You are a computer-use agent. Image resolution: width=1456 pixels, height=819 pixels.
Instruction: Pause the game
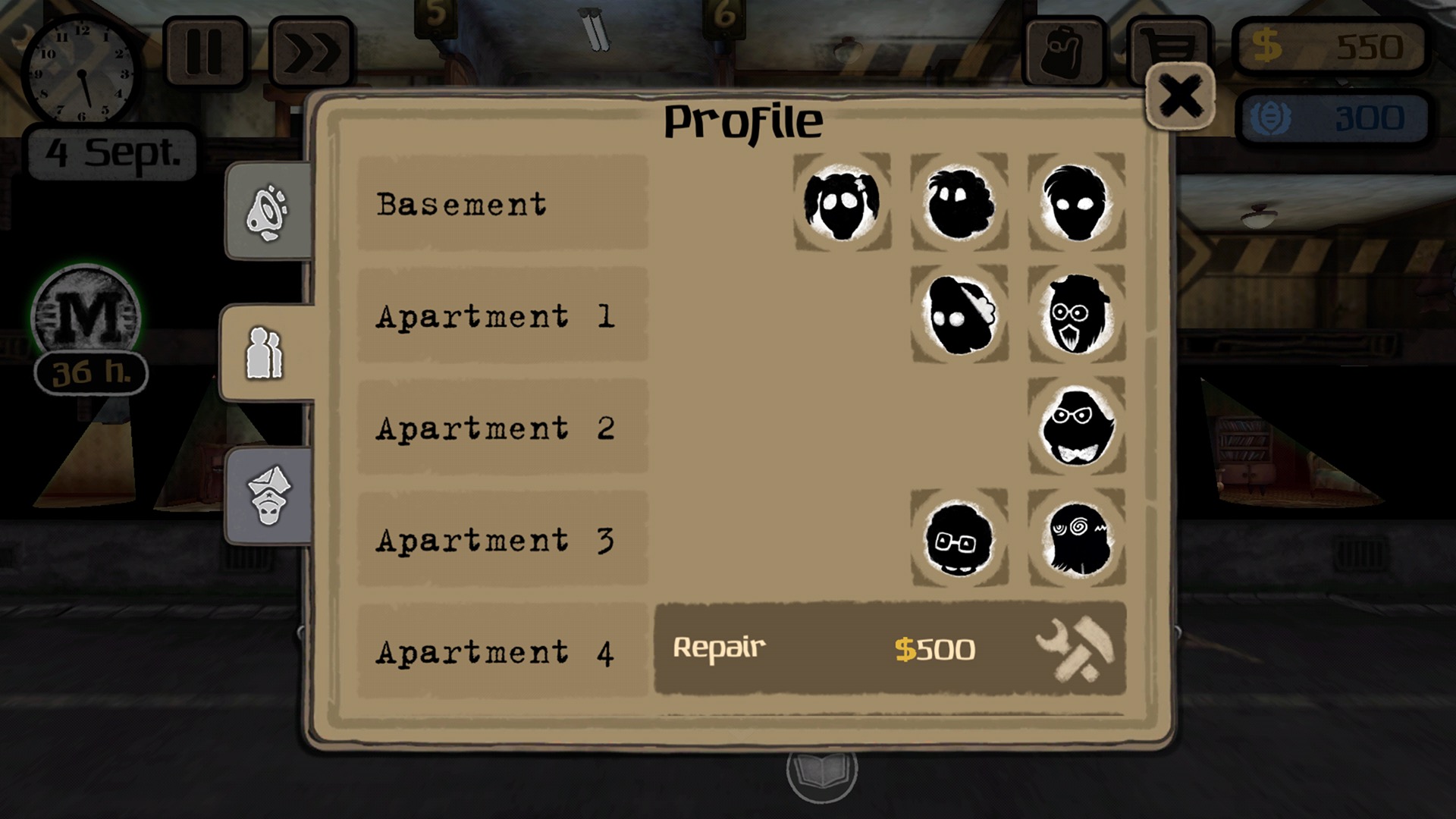(204, 52)
